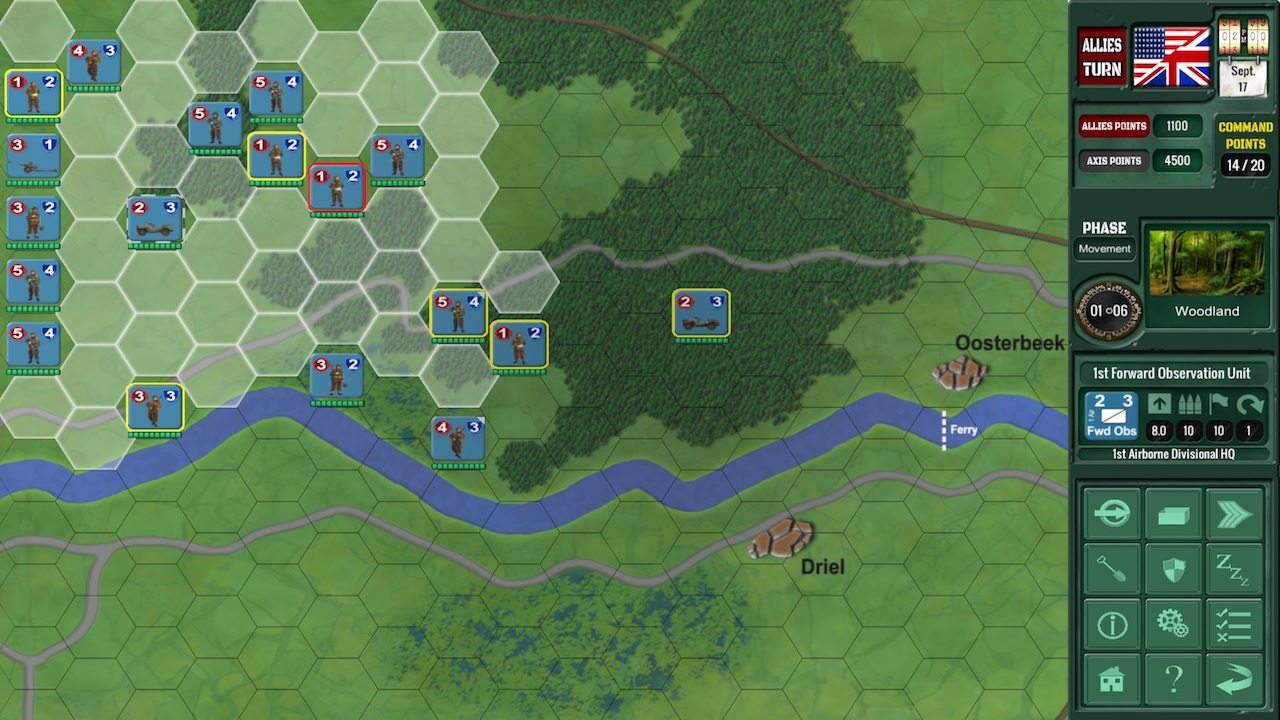View mission objectives via the checklist icon

(1236, 622)
